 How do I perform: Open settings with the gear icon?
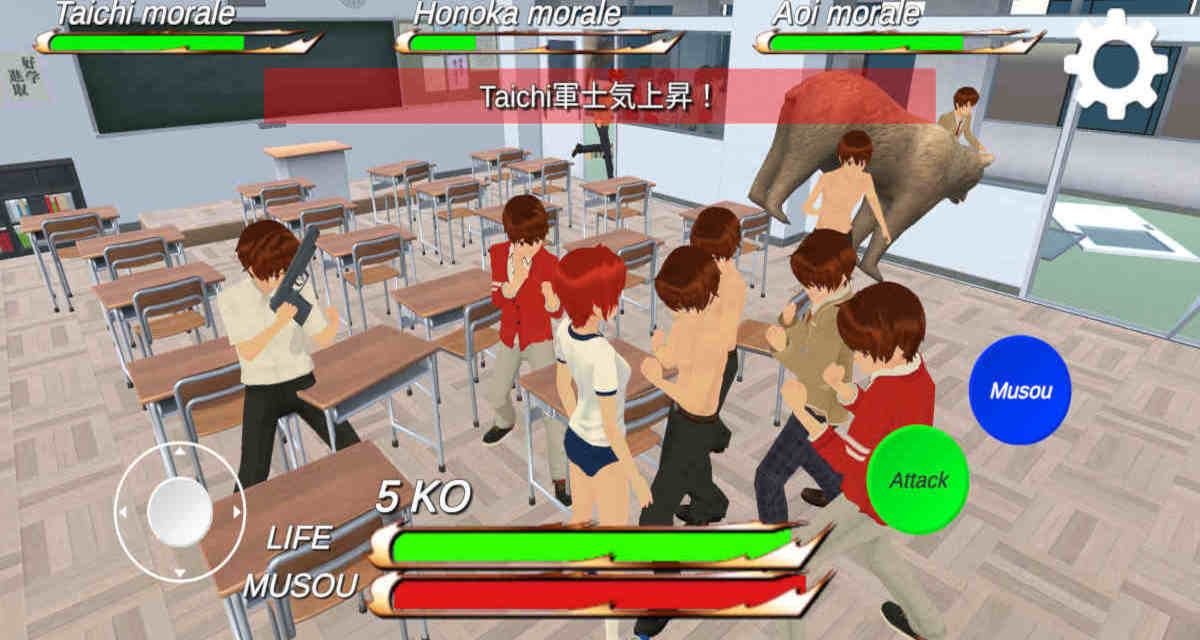[1114, 66]
